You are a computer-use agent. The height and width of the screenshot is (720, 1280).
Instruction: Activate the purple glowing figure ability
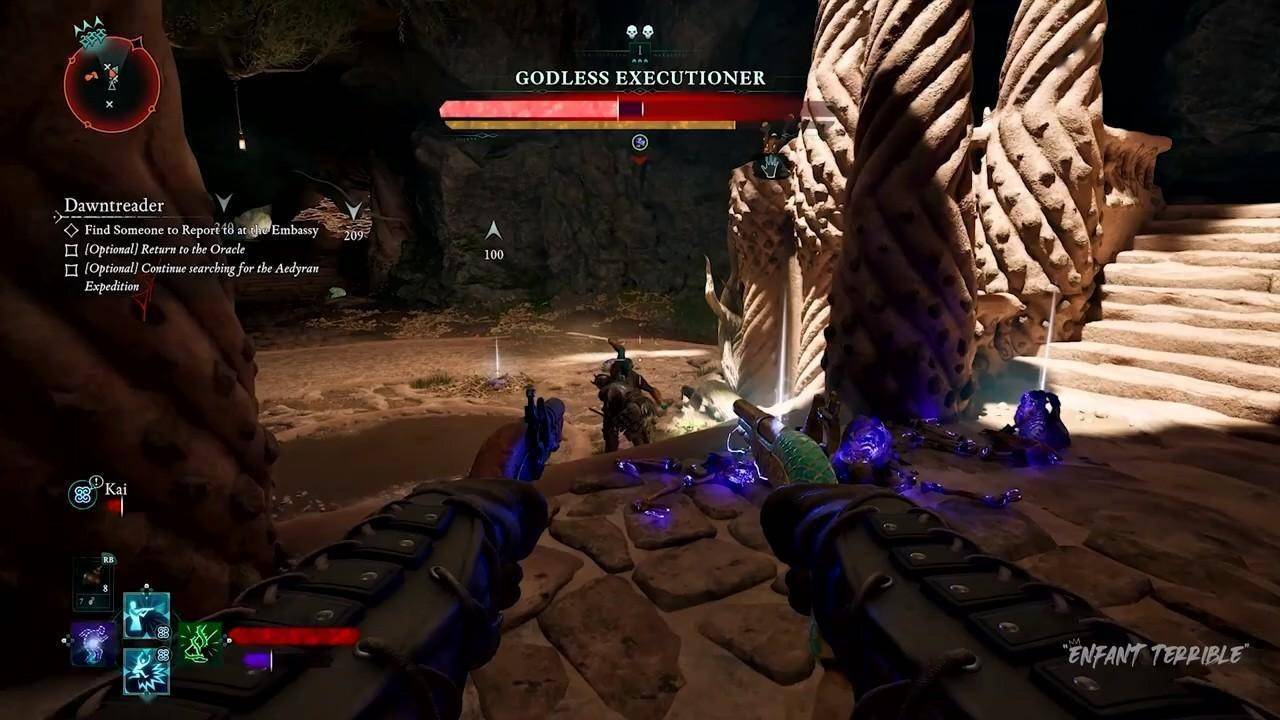click(92, 644)
